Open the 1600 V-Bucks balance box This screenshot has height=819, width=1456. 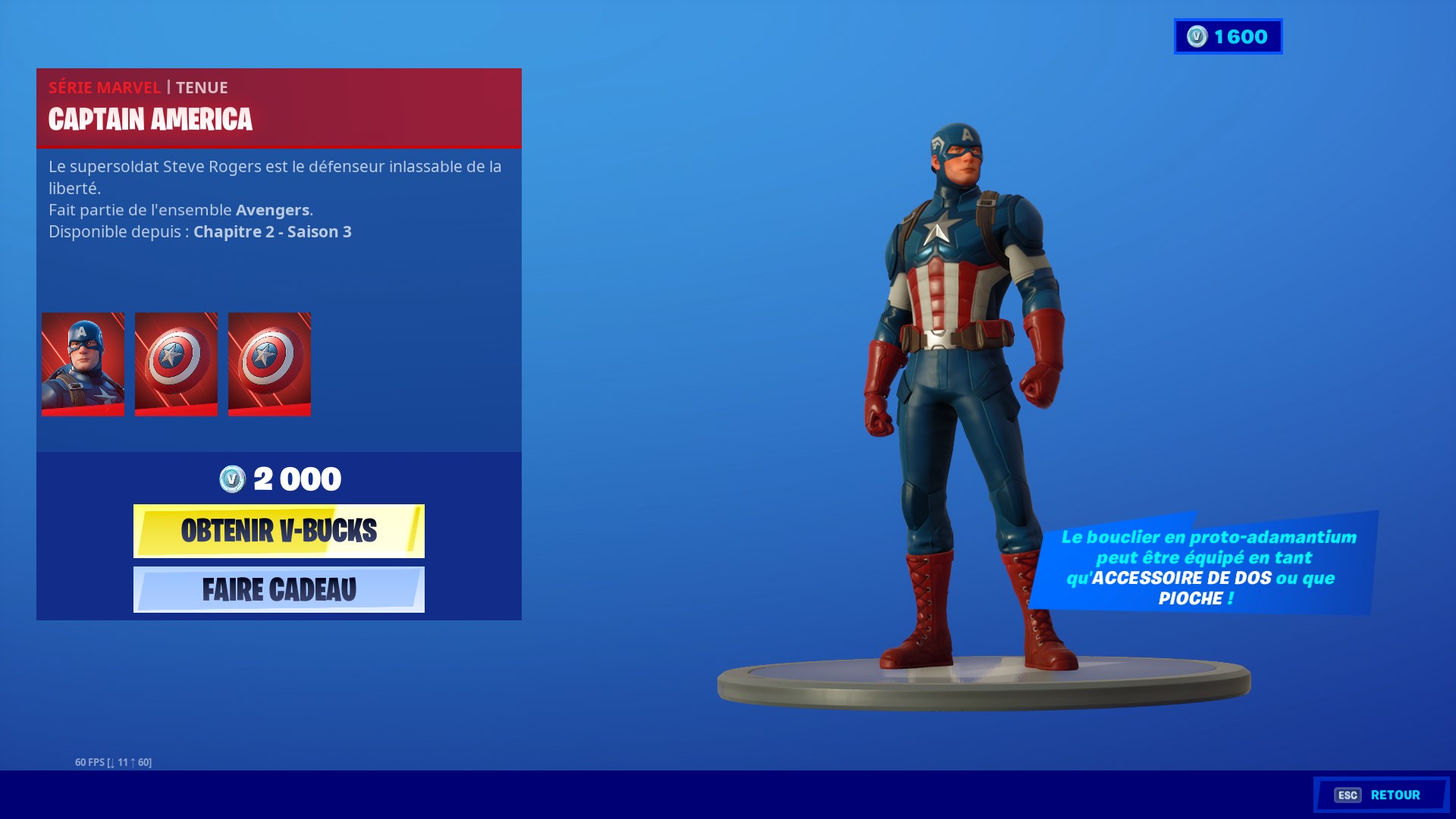(1228, 36)
